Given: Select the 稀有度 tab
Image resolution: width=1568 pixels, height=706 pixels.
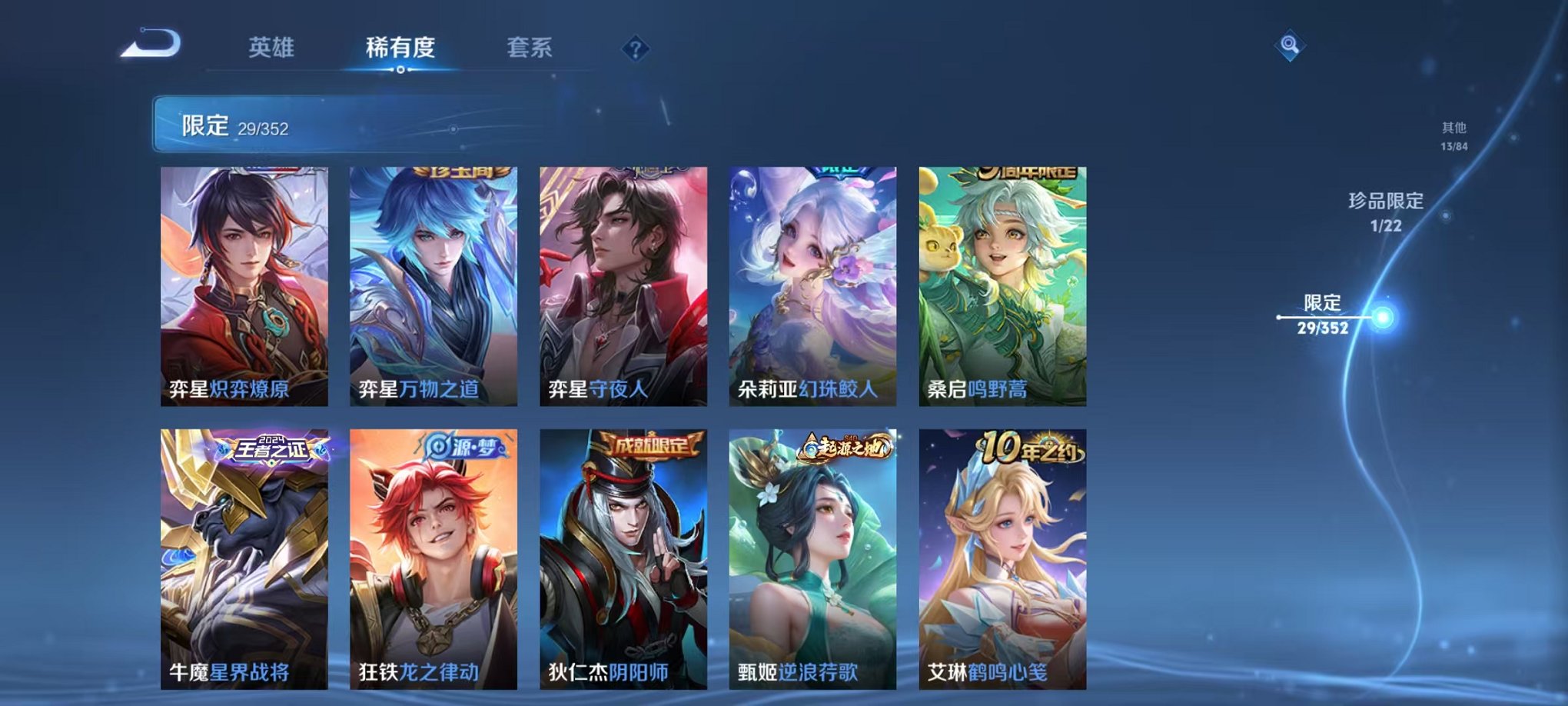Looking at the screenshot, I should click(399, 48).
